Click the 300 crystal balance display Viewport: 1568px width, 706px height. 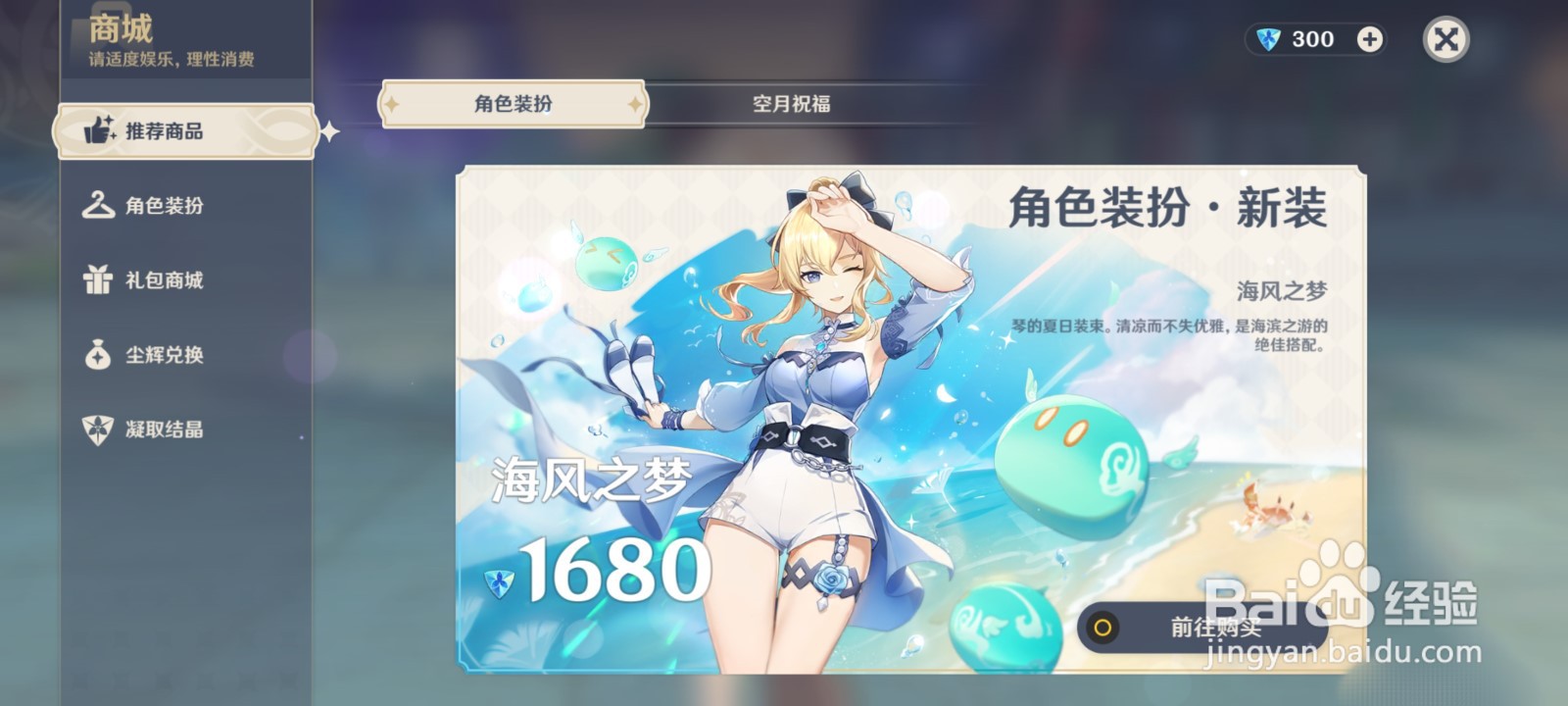click(x=1311, y=39)
